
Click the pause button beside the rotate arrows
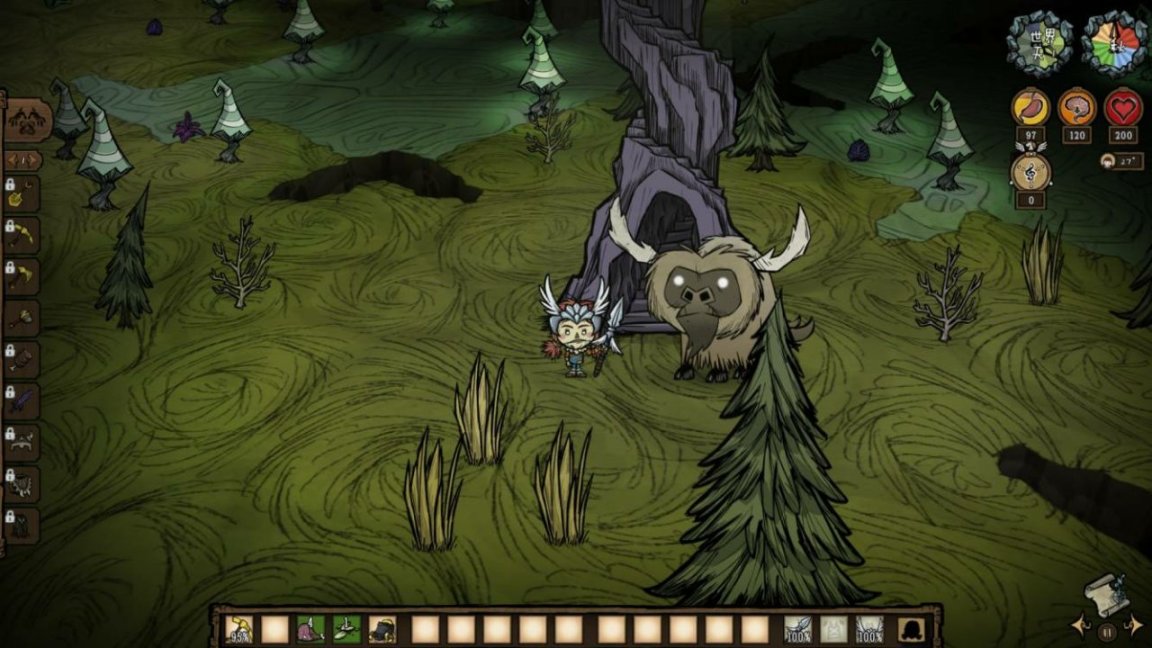[1106, 631]
